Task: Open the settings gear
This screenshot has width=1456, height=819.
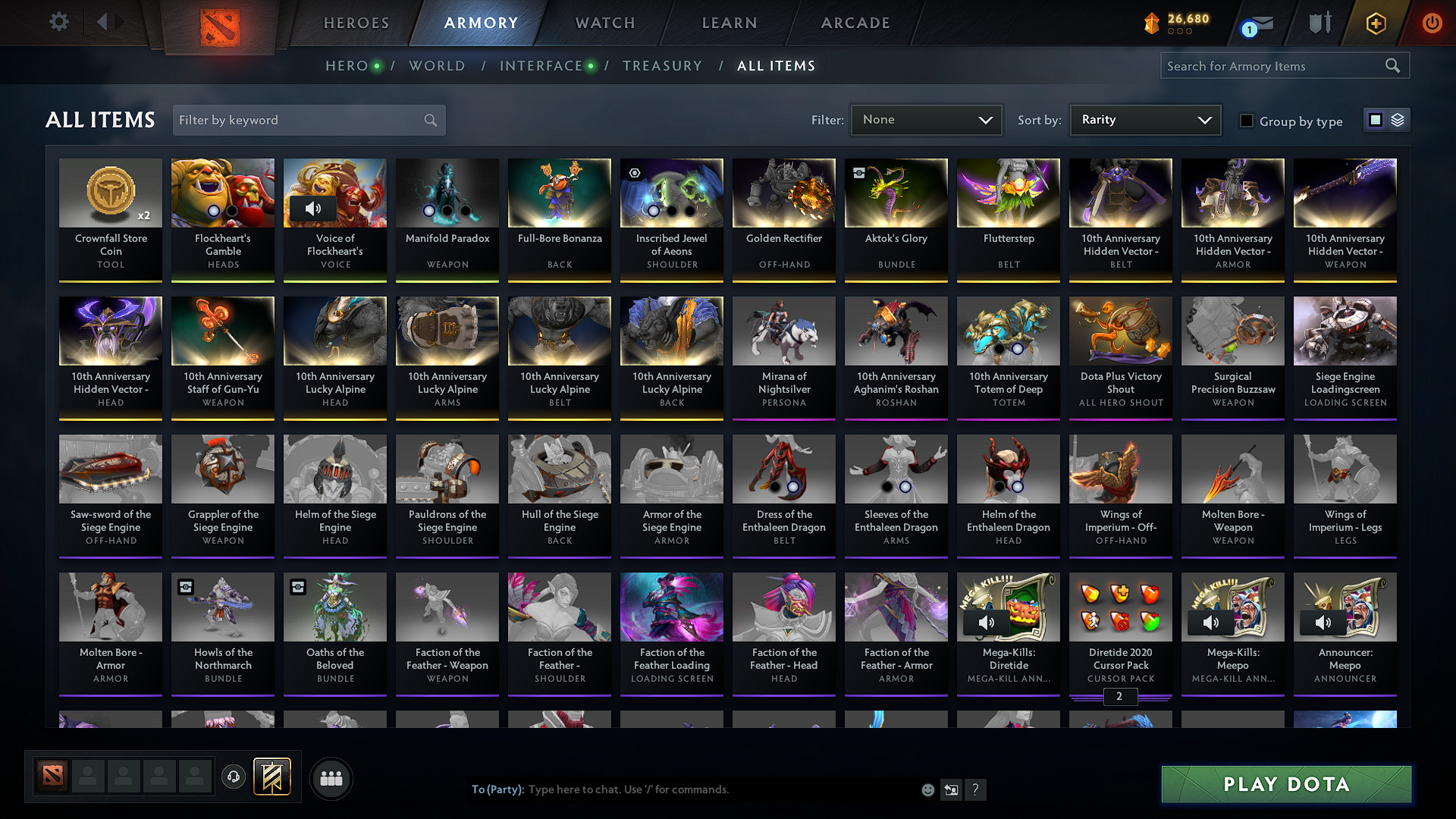Action: click(x=58, y=22)
